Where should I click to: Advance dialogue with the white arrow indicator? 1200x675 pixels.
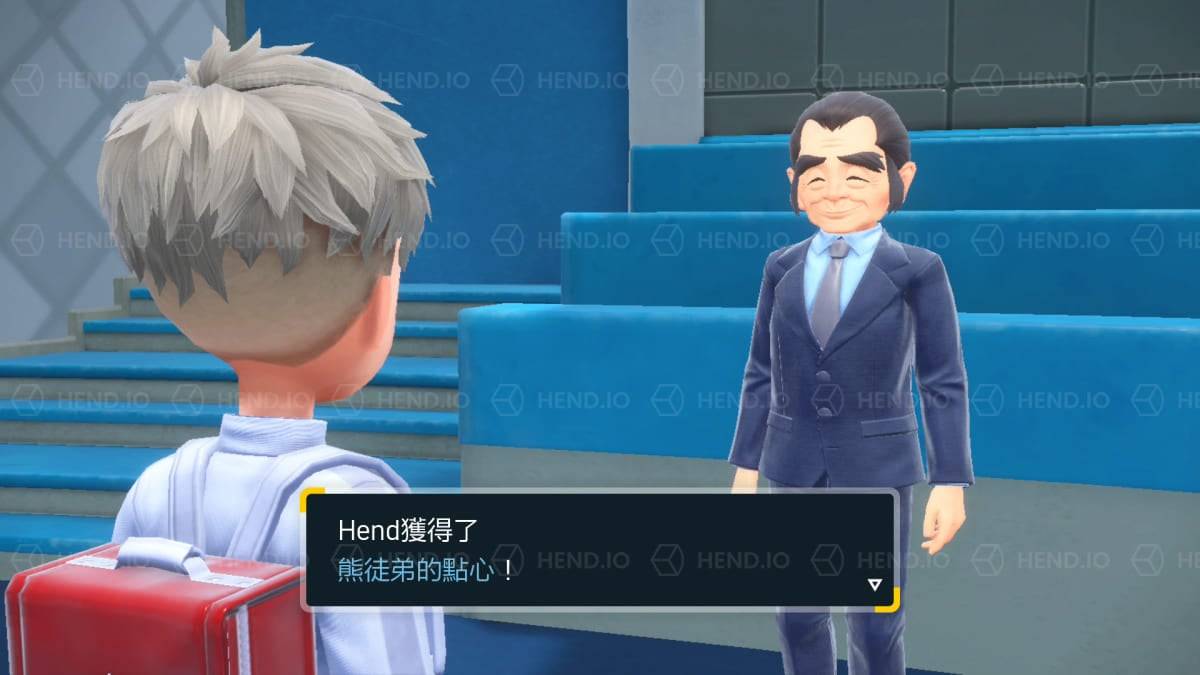pos(874,585)
